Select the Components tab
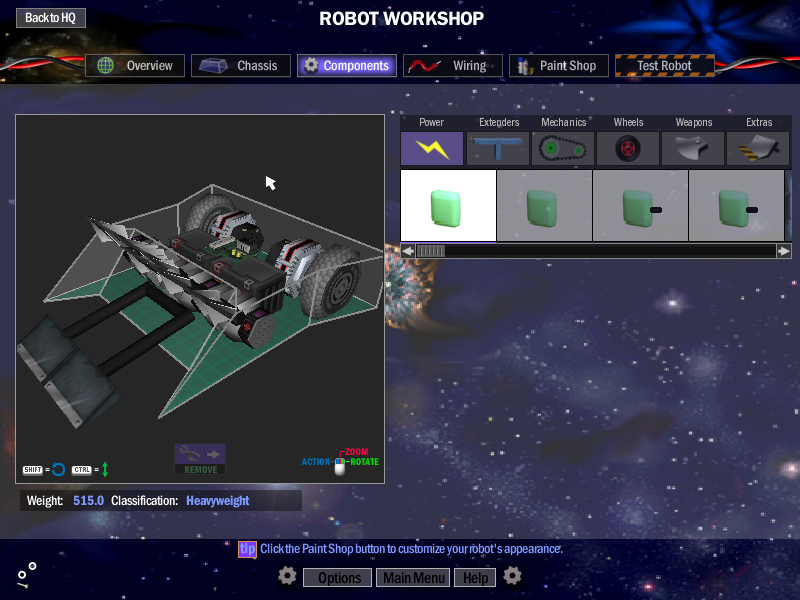800x600 pixels. tap(347, 66)
